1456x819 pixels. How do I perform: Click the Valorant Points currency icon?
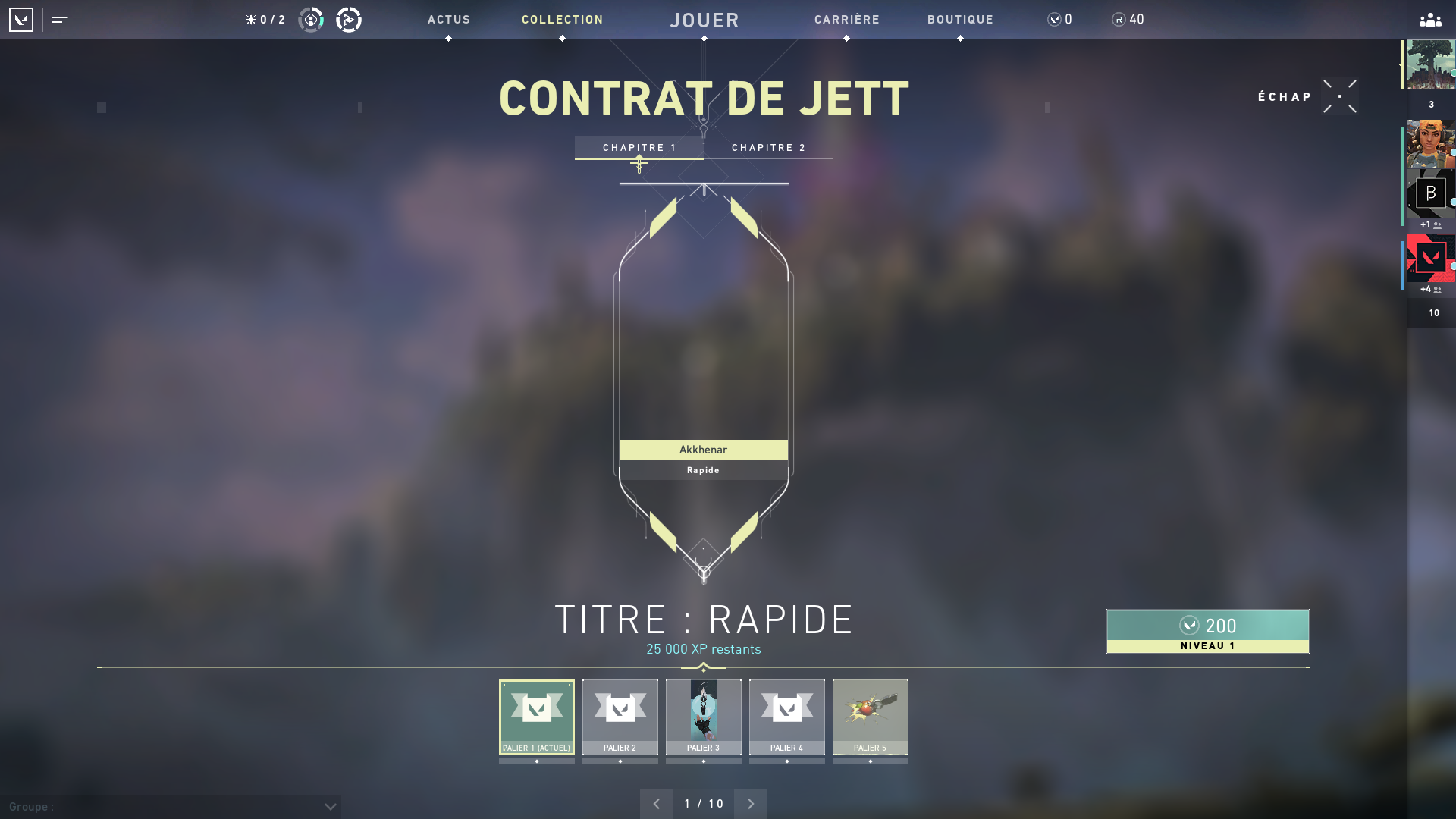1053,20
